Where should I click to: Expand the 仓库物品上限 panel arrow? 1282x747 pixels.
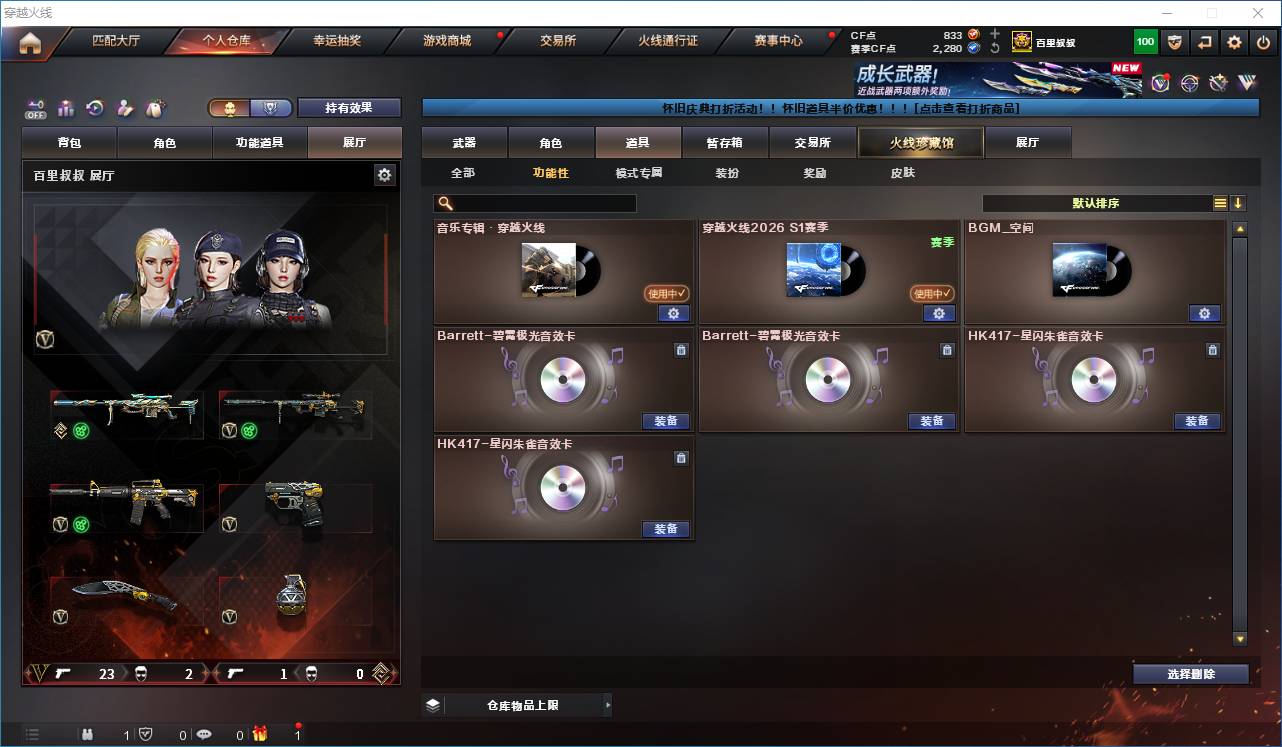608,704
